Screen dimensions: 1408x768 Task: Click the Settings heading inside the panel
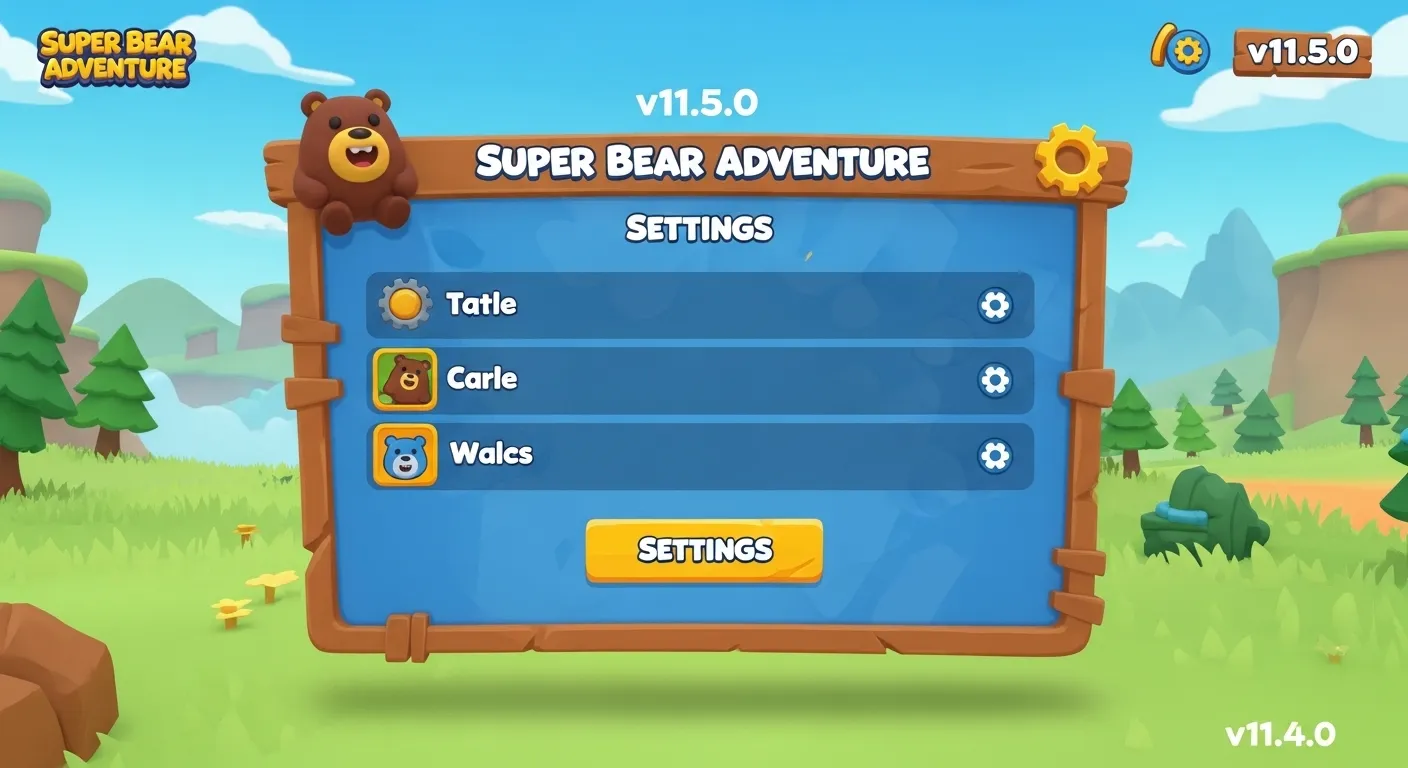pyautogui.click(x=699, y=228)
